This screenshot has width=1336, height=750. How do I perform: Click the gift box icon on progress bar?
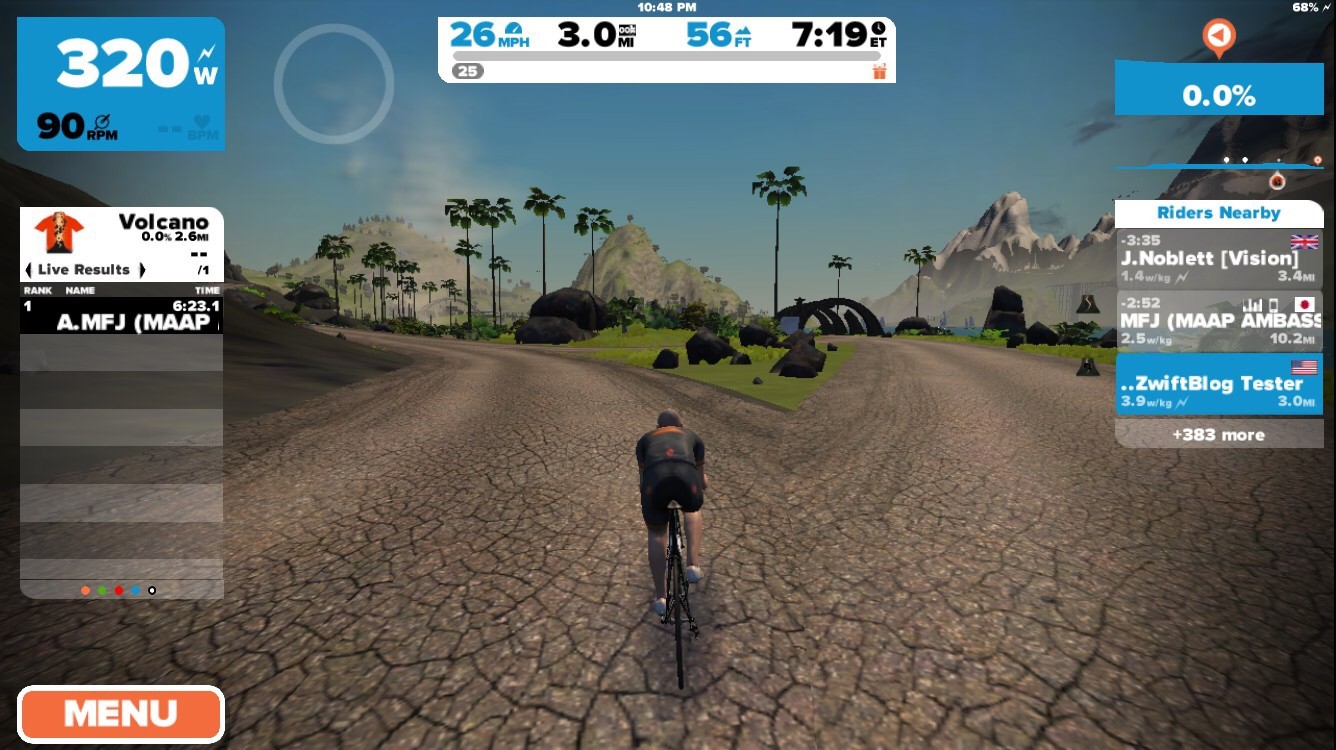coord(879,71)
